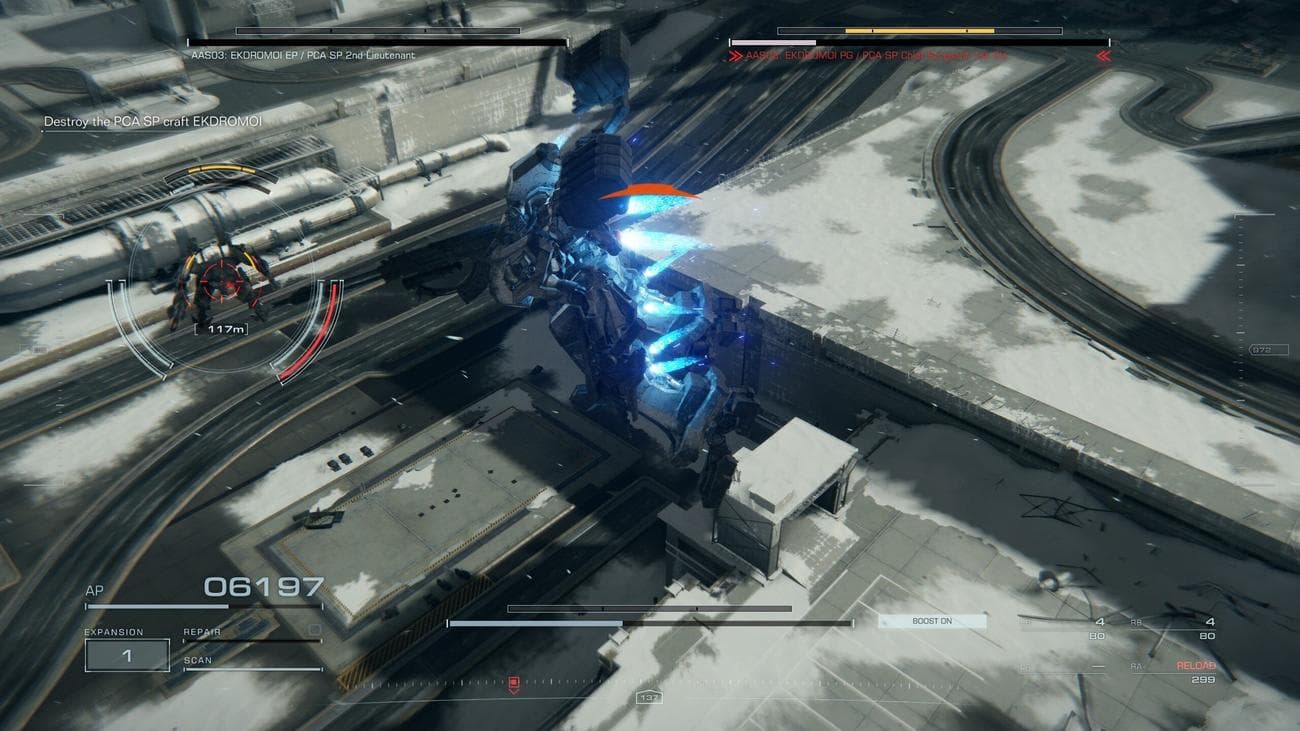This screenshot has width=1300, height=731.
Task: Toggle the BOOST ON indicator
Action: [x=930, y=621]
